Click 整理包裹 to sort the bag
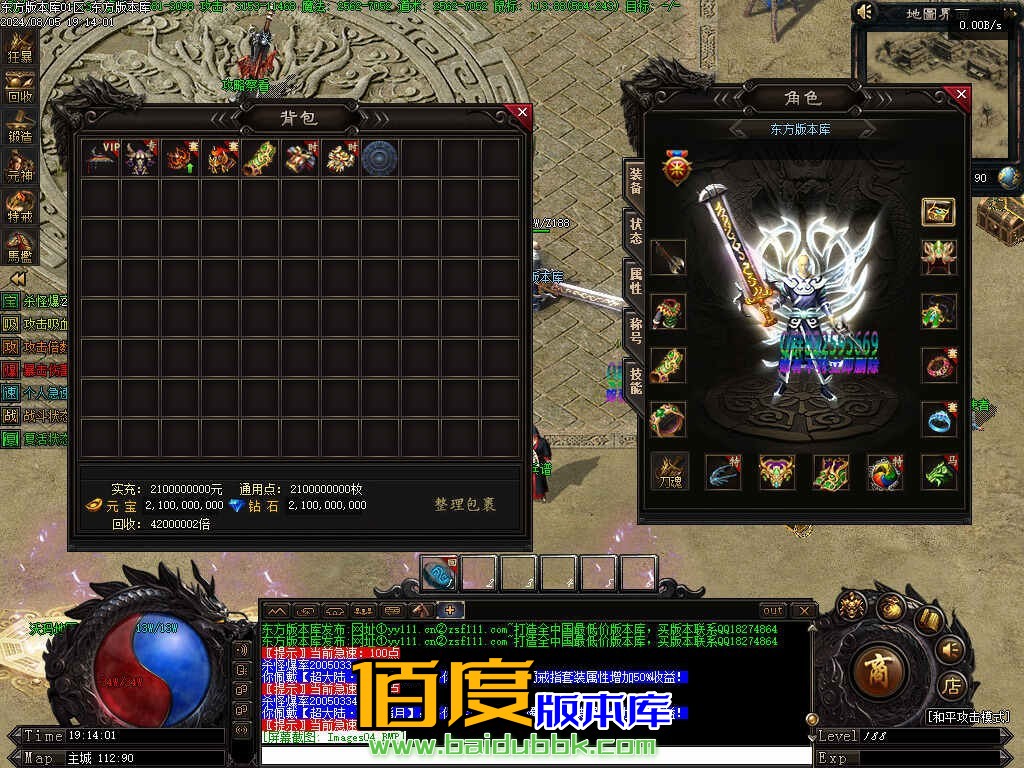The width and height of the screenshot is (1024, 768). (x=464, y=505)
